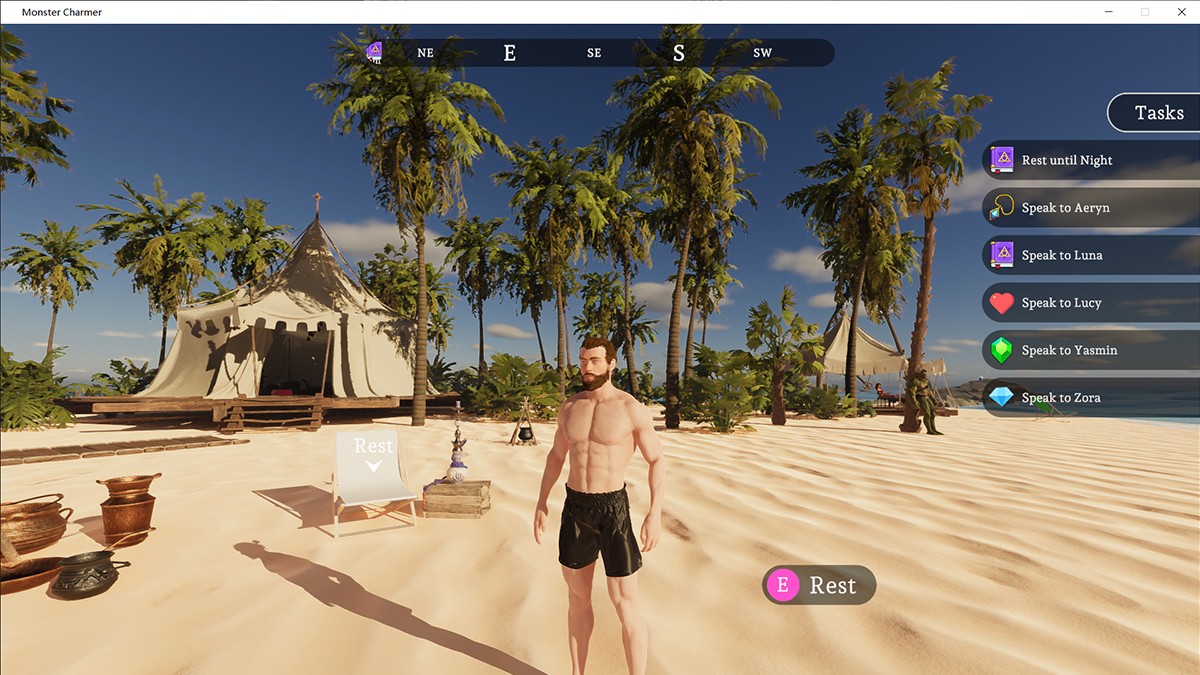Viewport: 1200px width, 675px height.
Task: Open the Tasks panel header
Action: coord(1158,113)
